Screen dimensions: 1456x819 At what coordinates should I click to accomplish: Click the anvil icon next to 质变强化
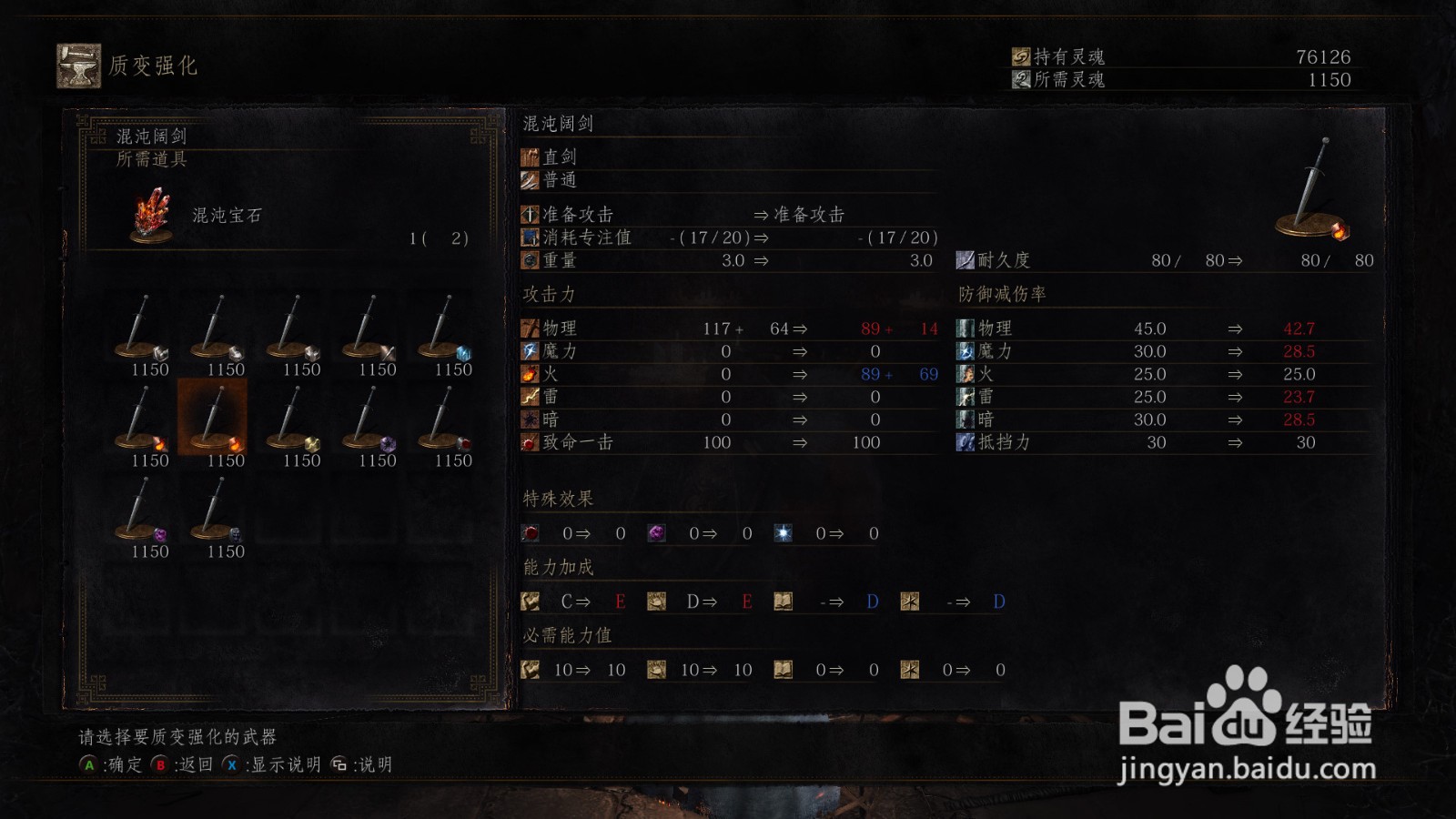[x=78, y=66]
